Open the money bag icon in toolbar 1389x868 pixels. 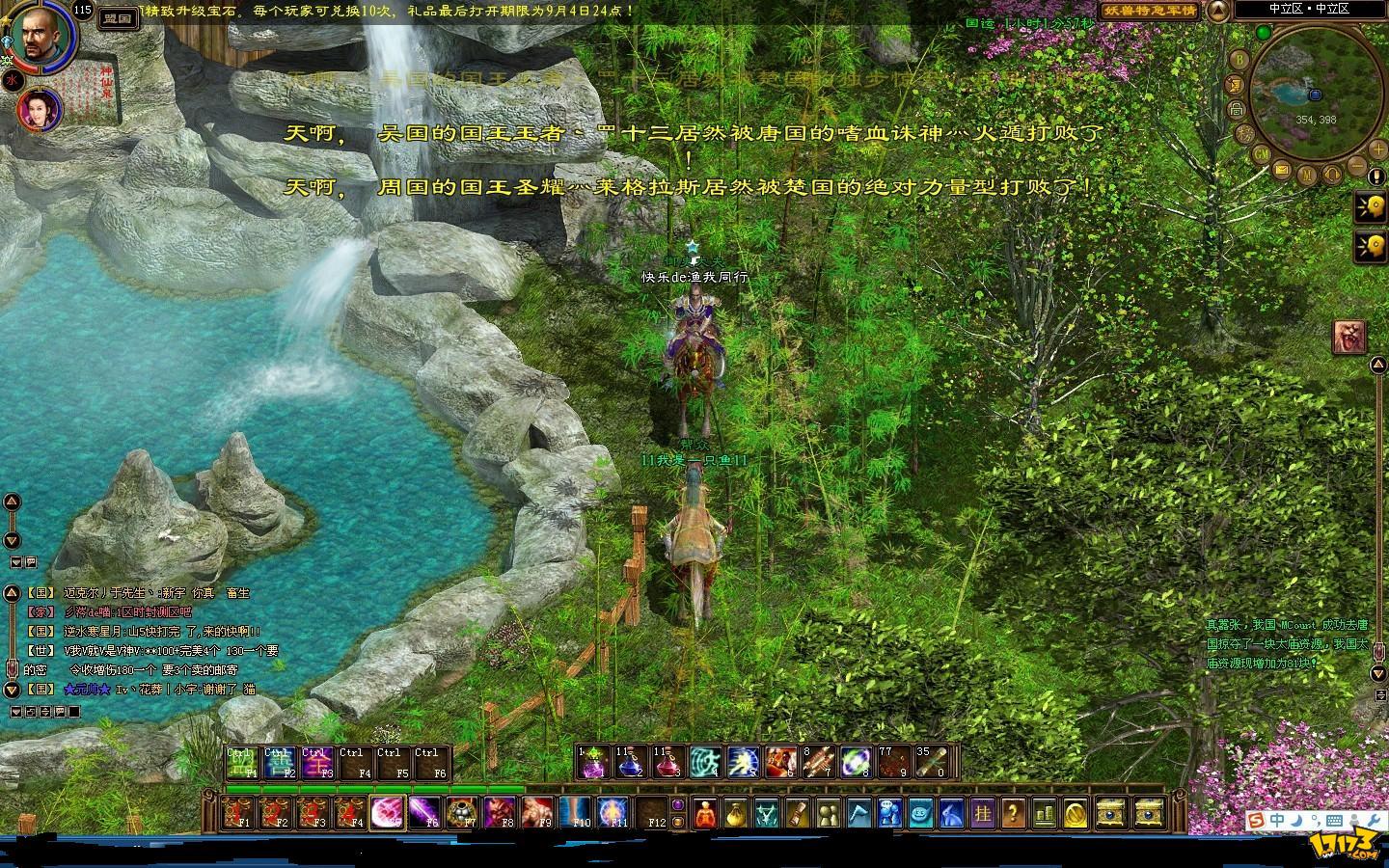(x=735, y=813)
